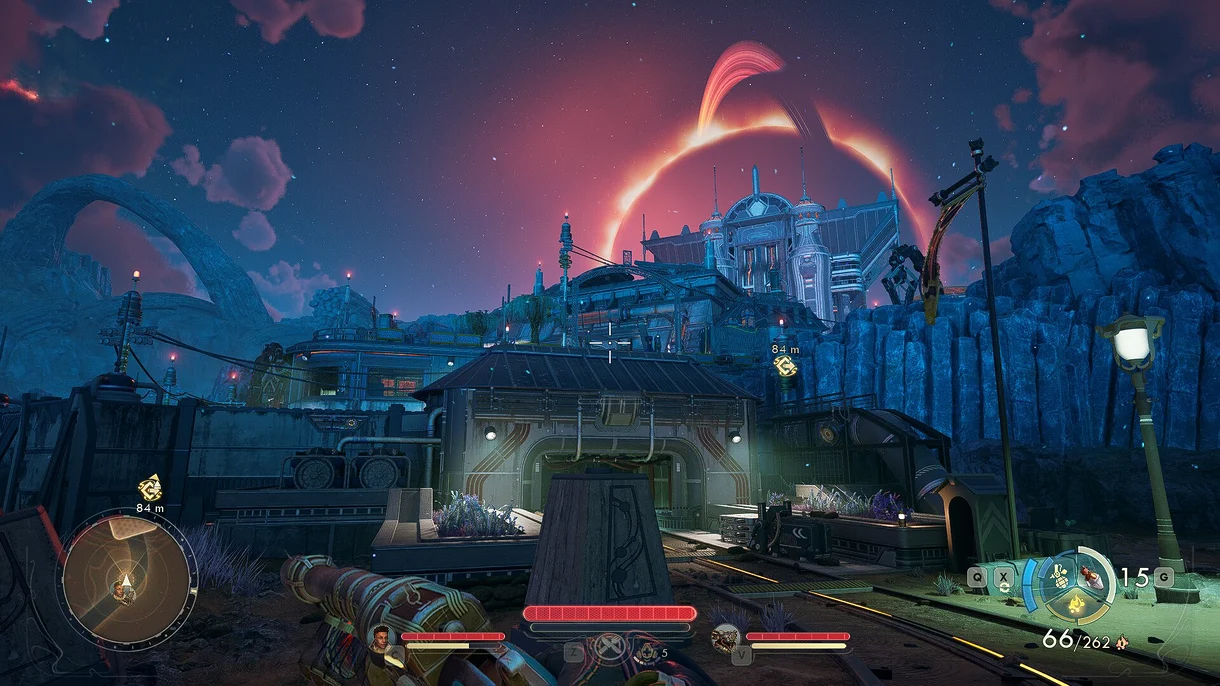The width and height of the screenshot is (1220, 686).
Task: Click the quest marker above the minimap
Action: (150, 489)
